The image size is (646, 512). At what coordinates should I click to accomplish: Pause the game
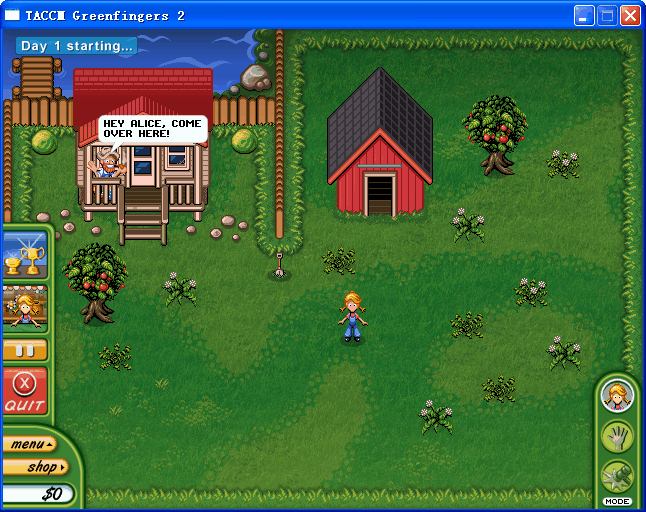pos(24,351)
